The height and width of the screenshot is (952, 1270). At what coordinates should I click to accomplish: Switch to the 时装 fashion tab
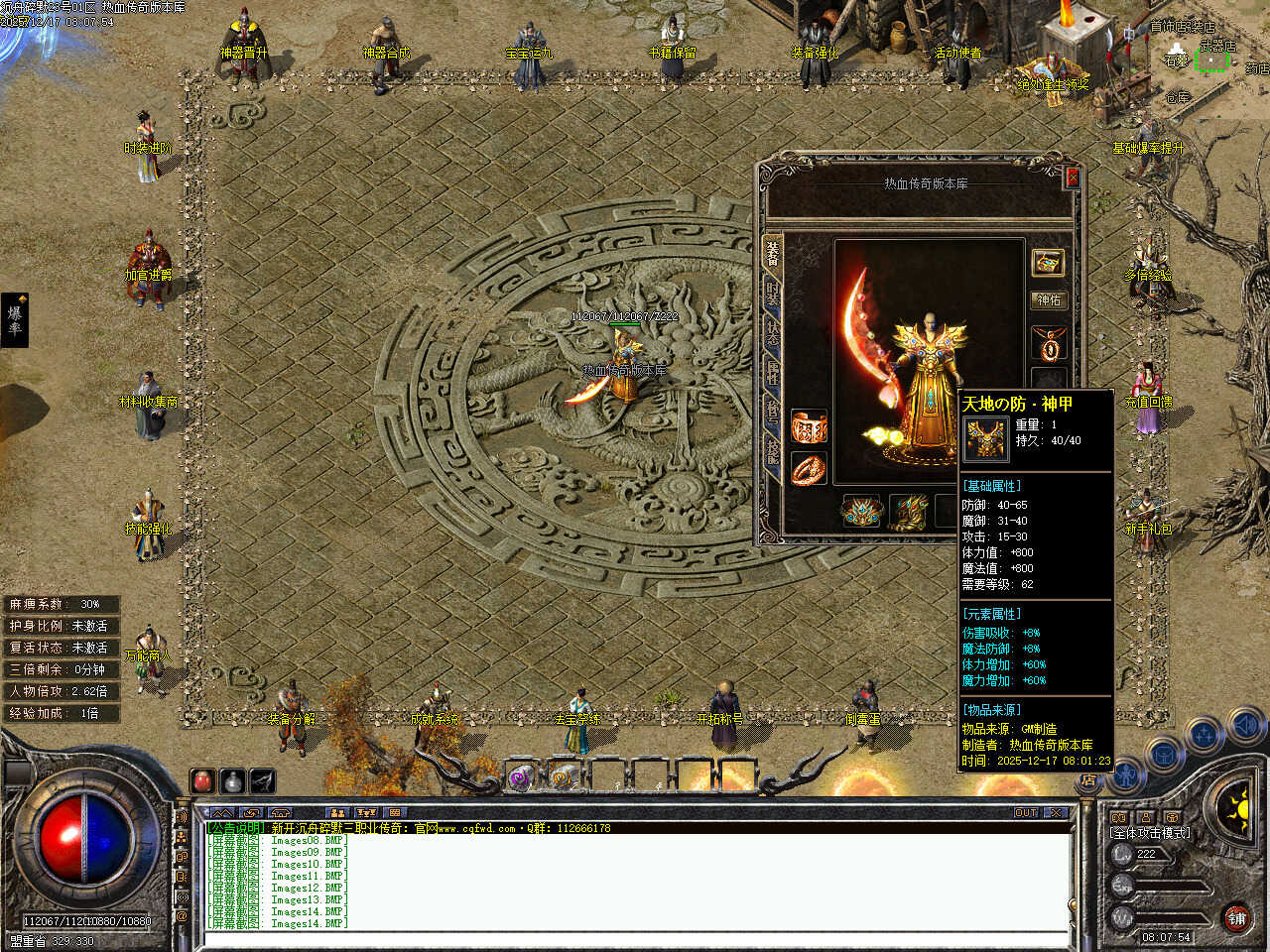coord(772,295)
